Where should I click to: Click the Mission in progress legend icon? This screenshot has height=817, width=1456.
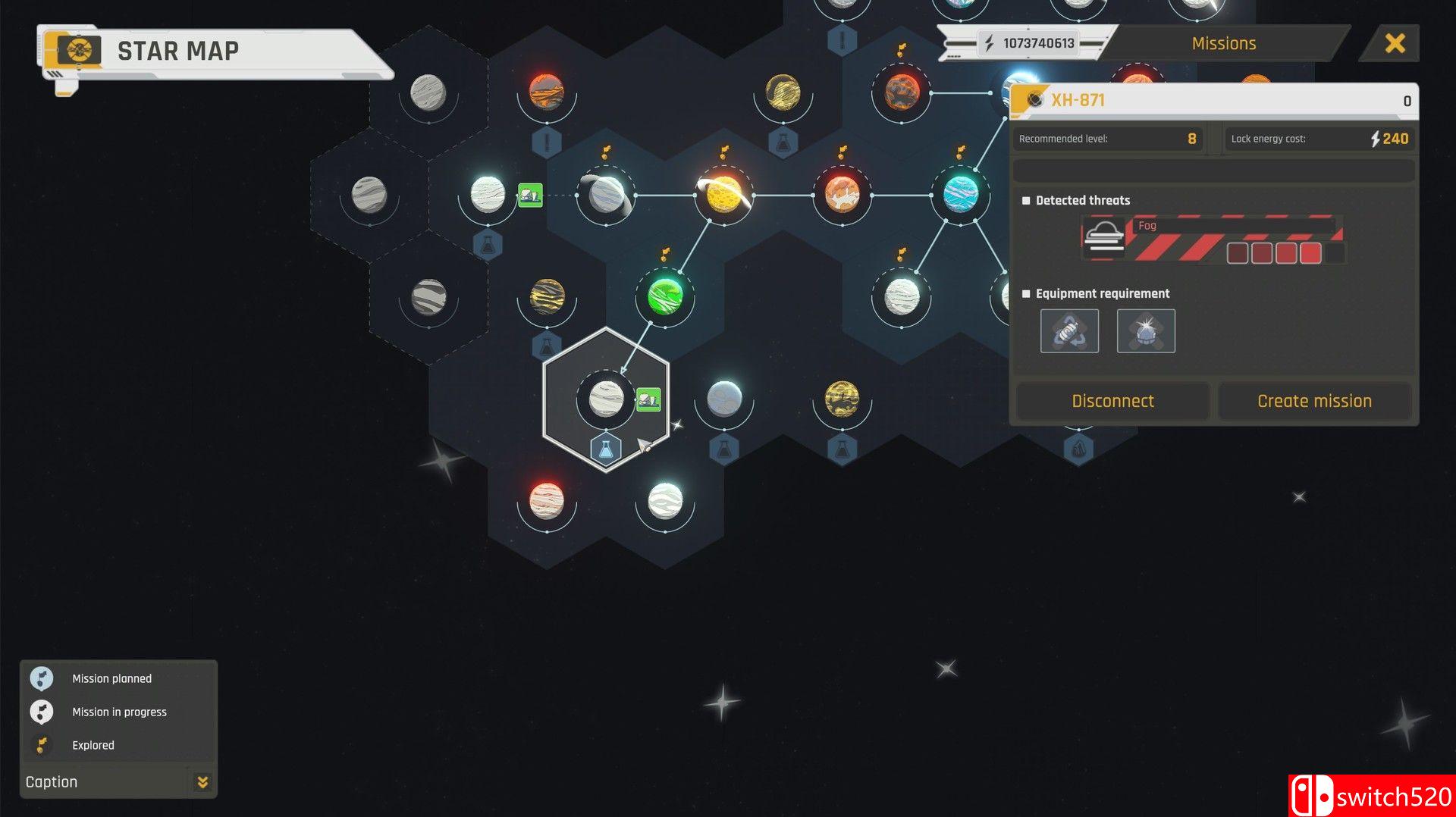pyautogui.click(x=42, y=712)
